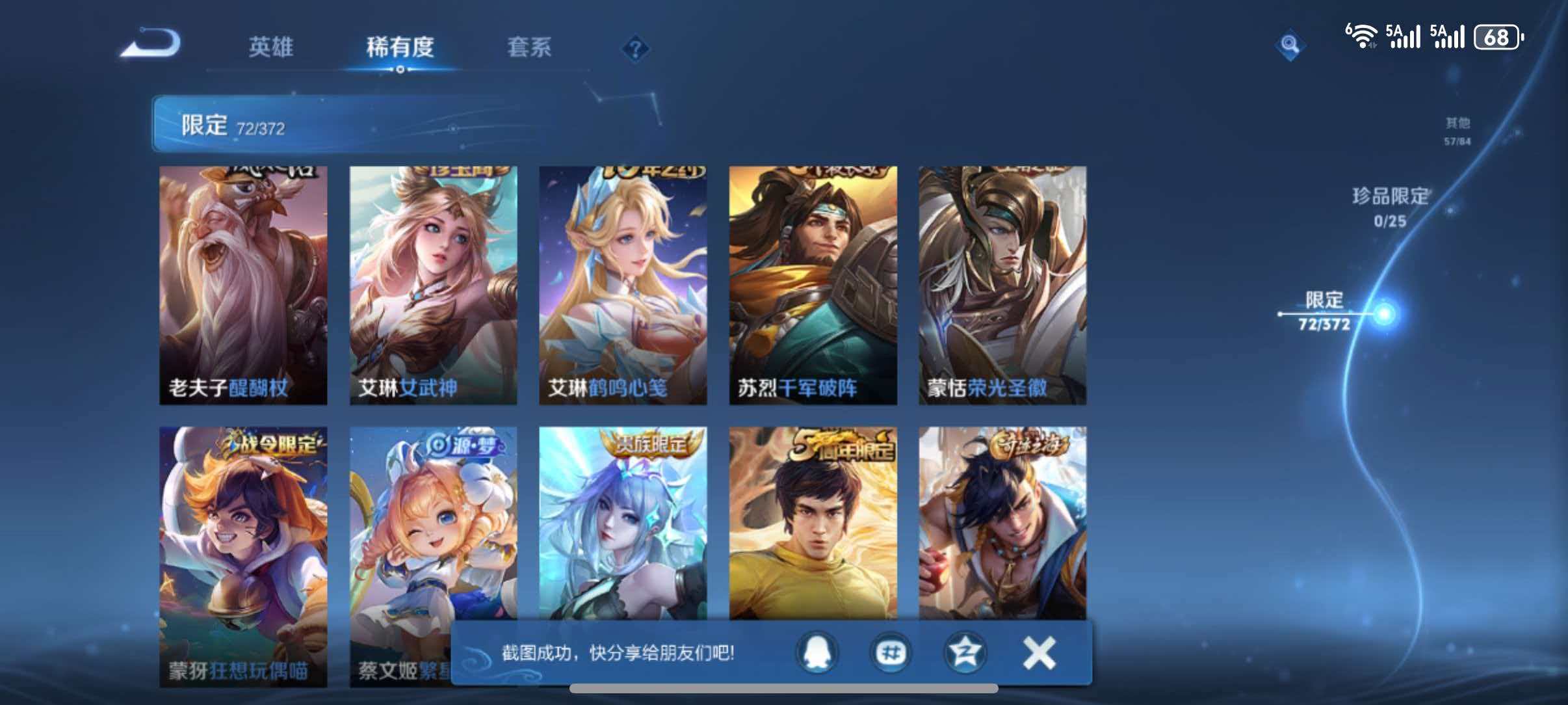Screen dimensions: 1568x705
Task: Switch to the 英雄 tab
Action: (x=270, y=47)
